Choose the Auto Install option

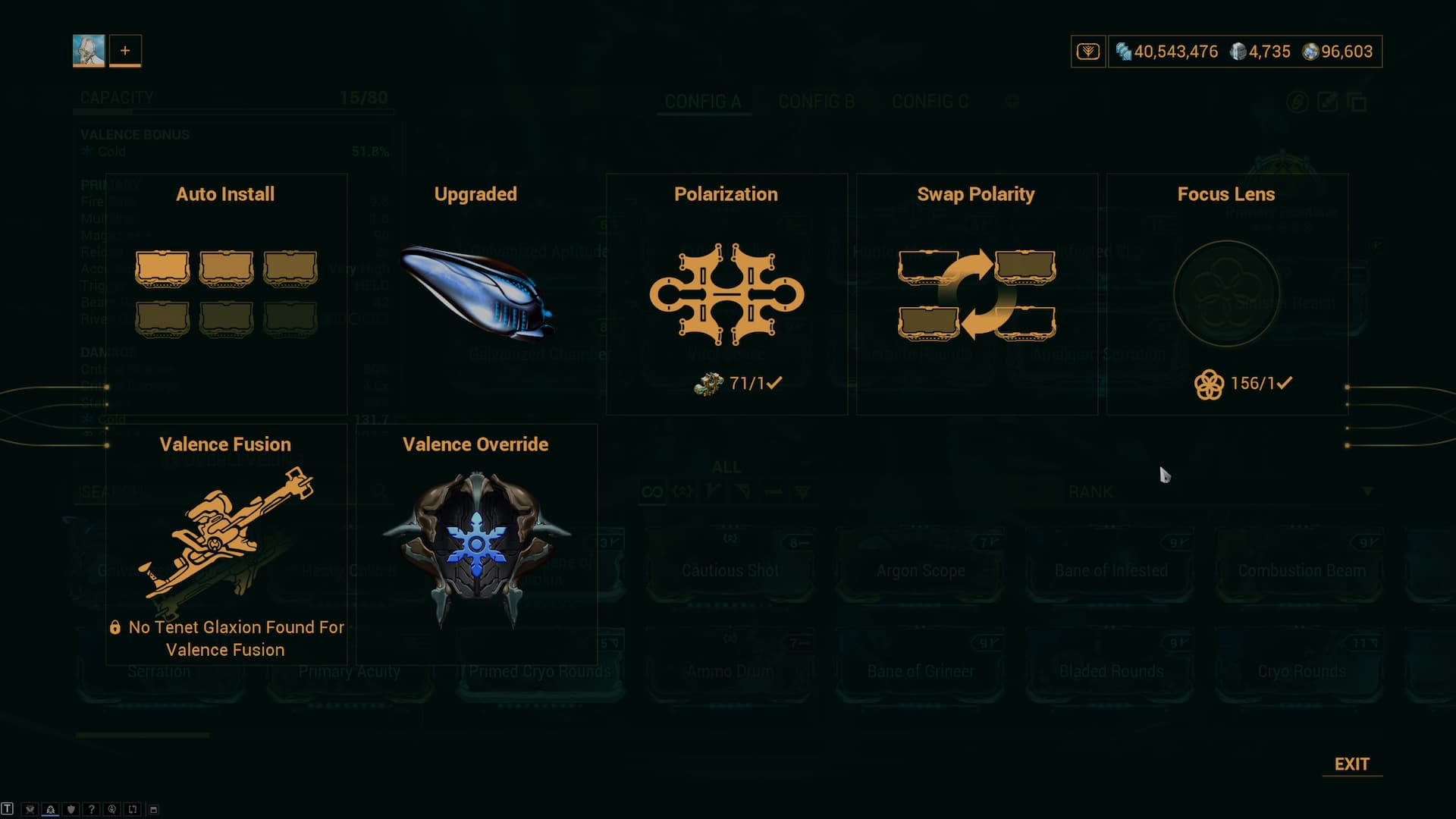(x=226, y=293)
